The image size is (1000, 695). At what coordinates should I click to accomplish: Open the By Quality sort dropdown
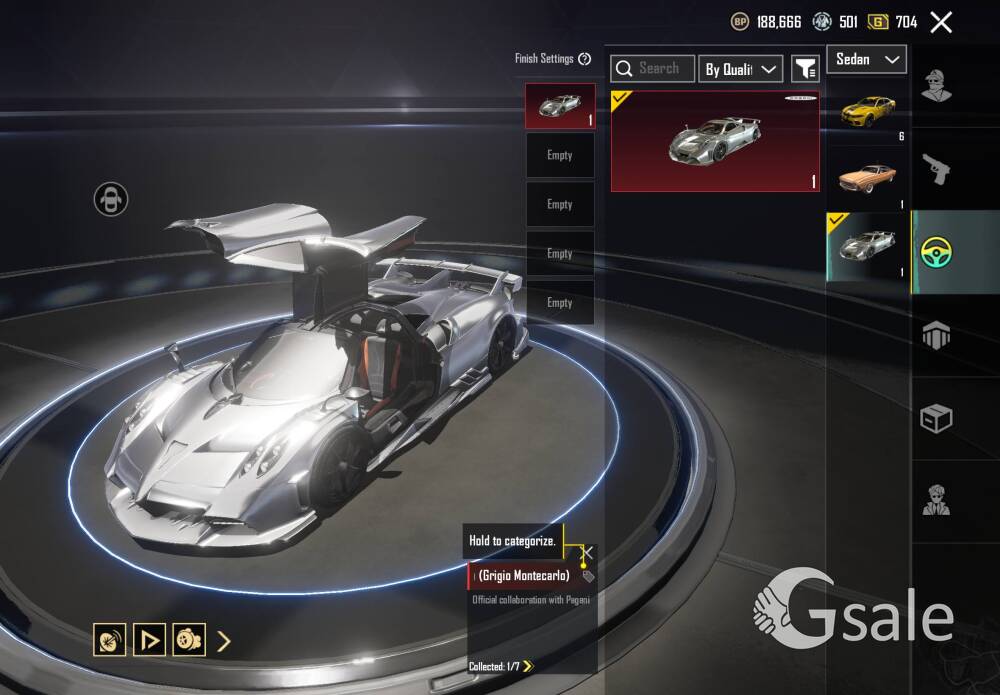coord(740,68)
